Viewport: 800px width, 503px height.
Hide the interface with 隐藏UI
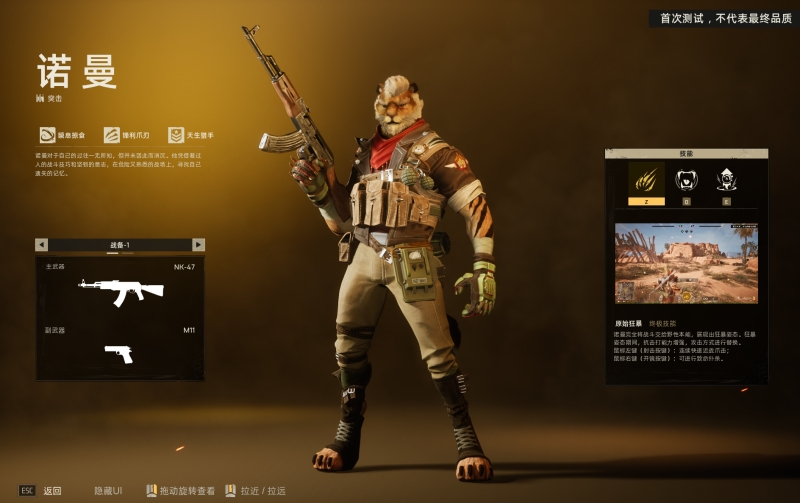coord(108,491)
